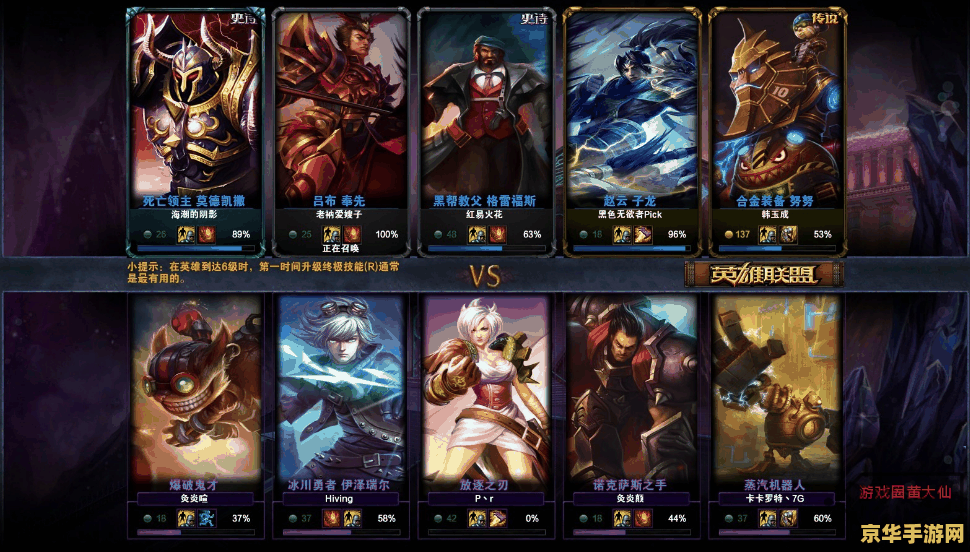Viewport: 970px width, 552px height.
Task: Click player name 韩玉成
Action: (774, 215)
